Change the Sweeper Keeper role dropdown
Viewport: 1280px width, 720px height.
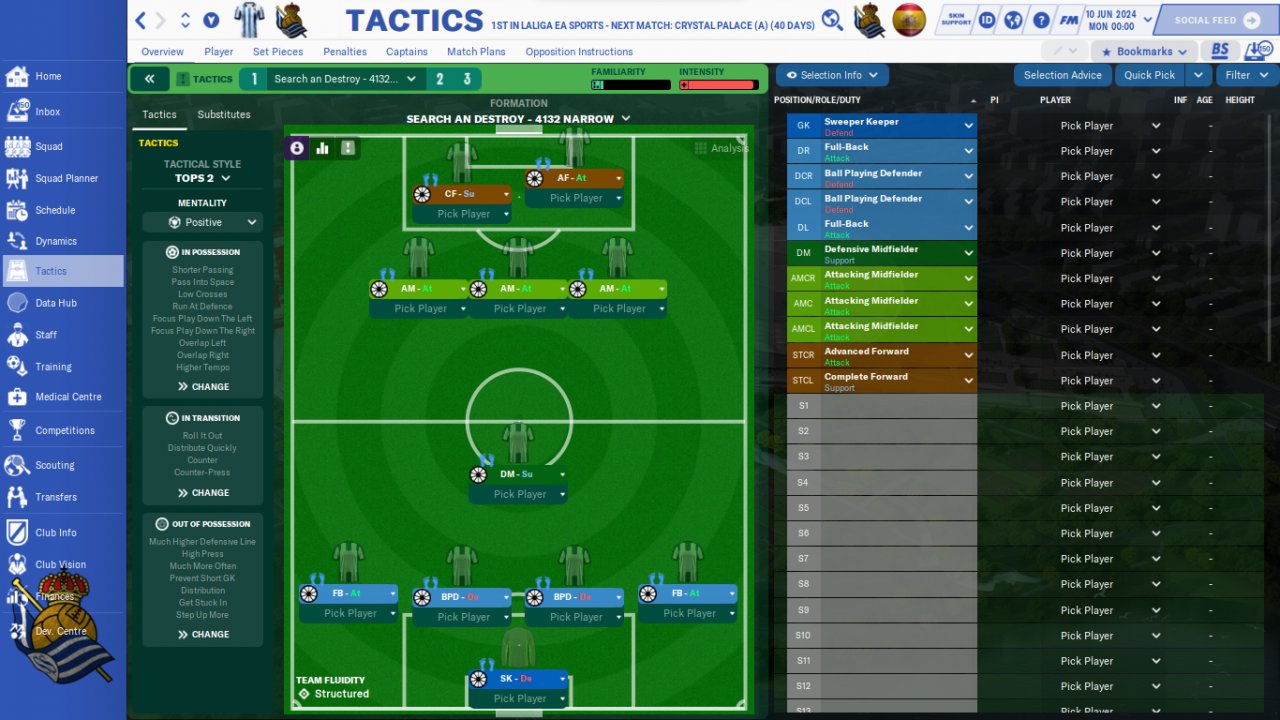968,126
